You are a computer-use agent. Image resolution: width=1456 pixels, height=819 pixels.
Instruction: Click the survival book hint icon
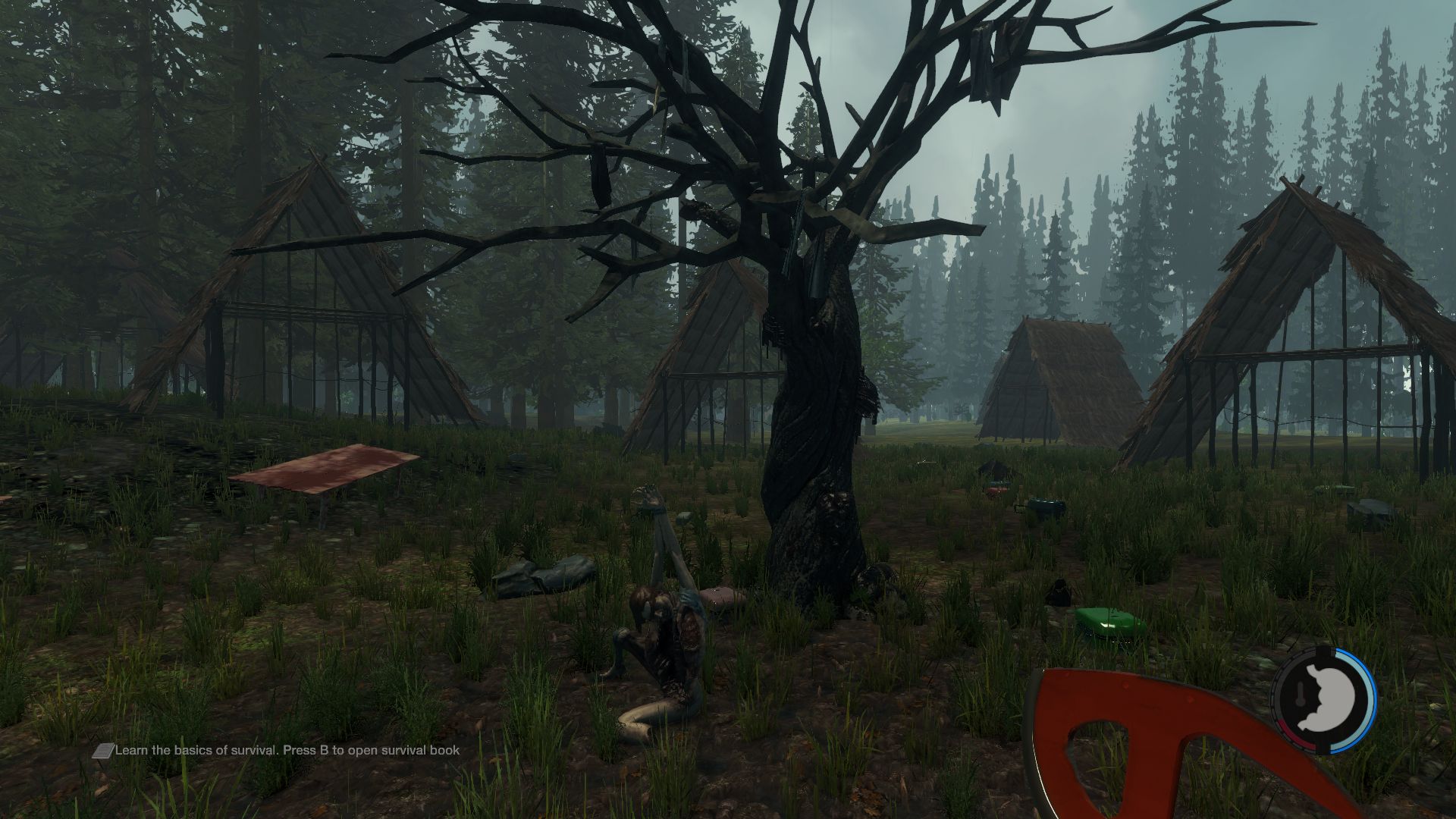click(x=102, y=751)
